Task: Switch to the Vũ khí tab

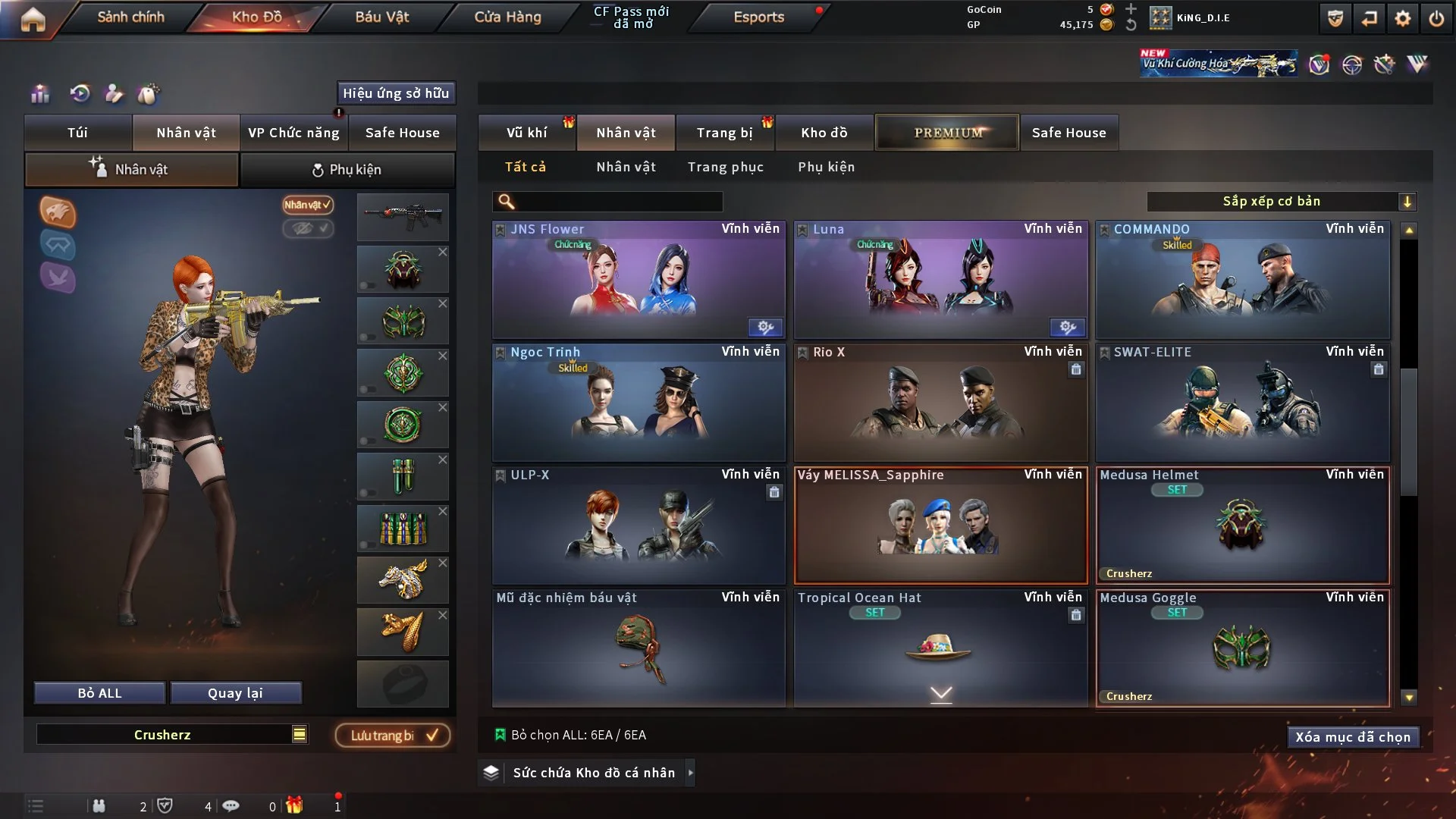Action: click(x=526, y=133)
